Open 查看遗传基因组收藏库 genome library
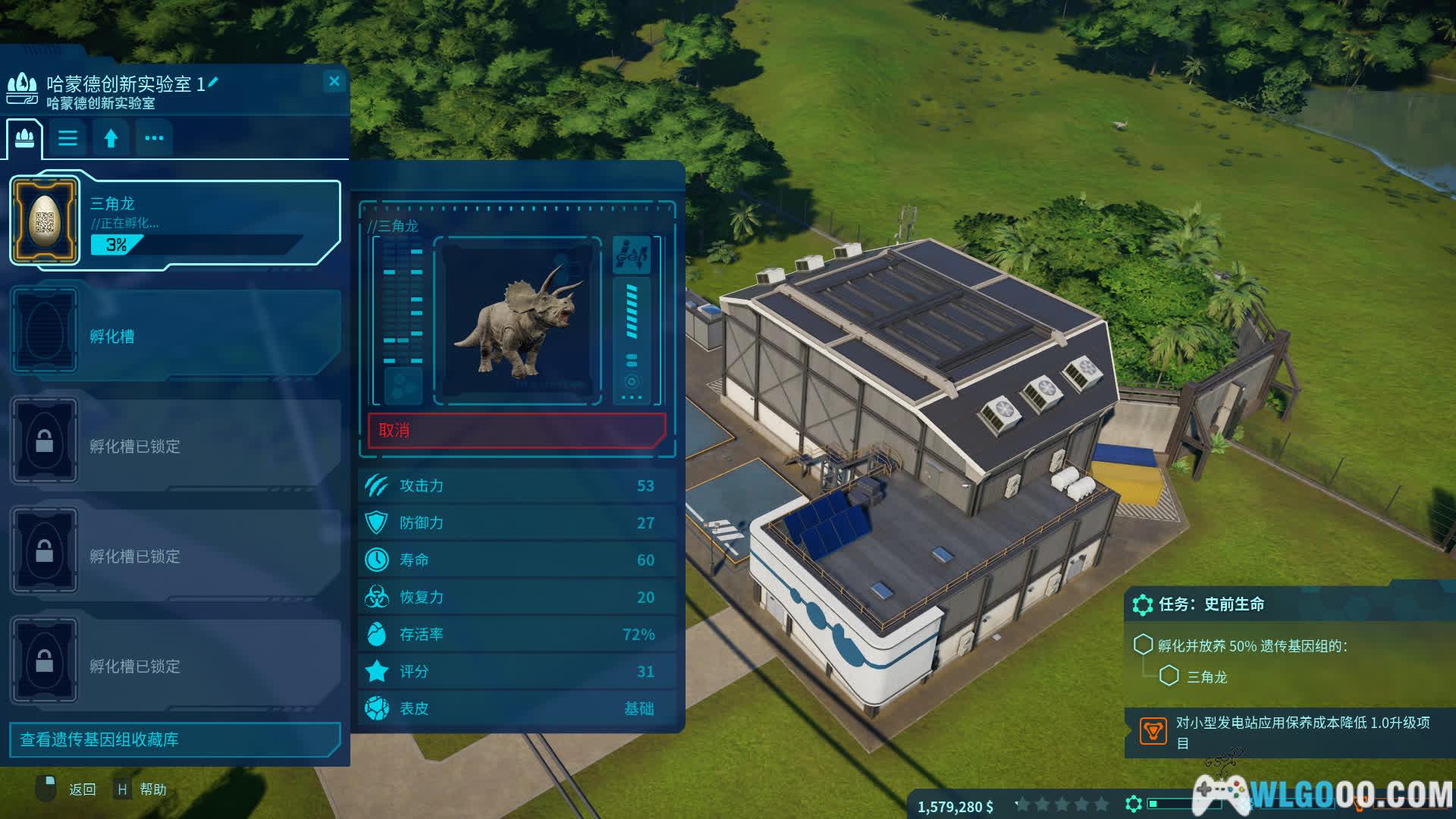The image size is (1456, 819). point(174,739)
